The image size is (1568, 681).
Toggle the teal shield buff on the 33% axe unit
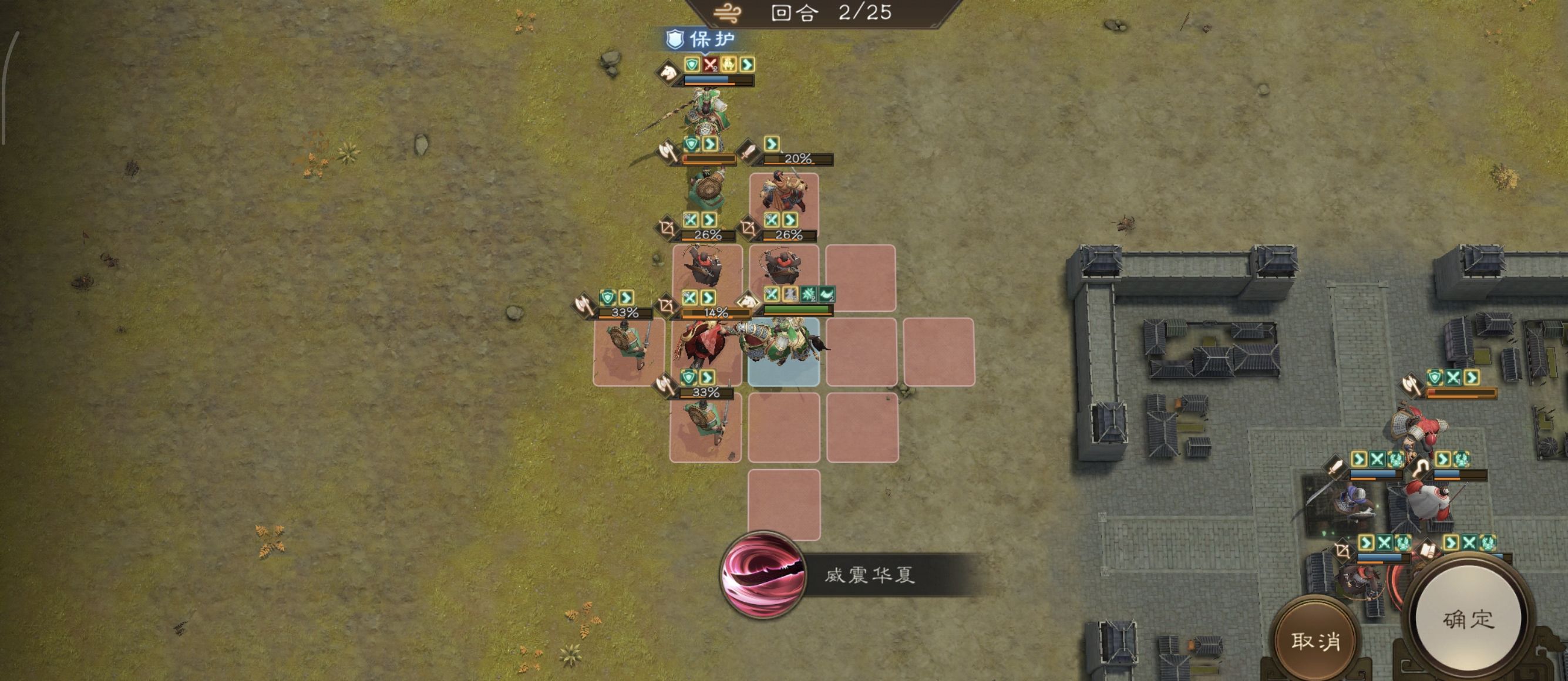pos(607,297)
